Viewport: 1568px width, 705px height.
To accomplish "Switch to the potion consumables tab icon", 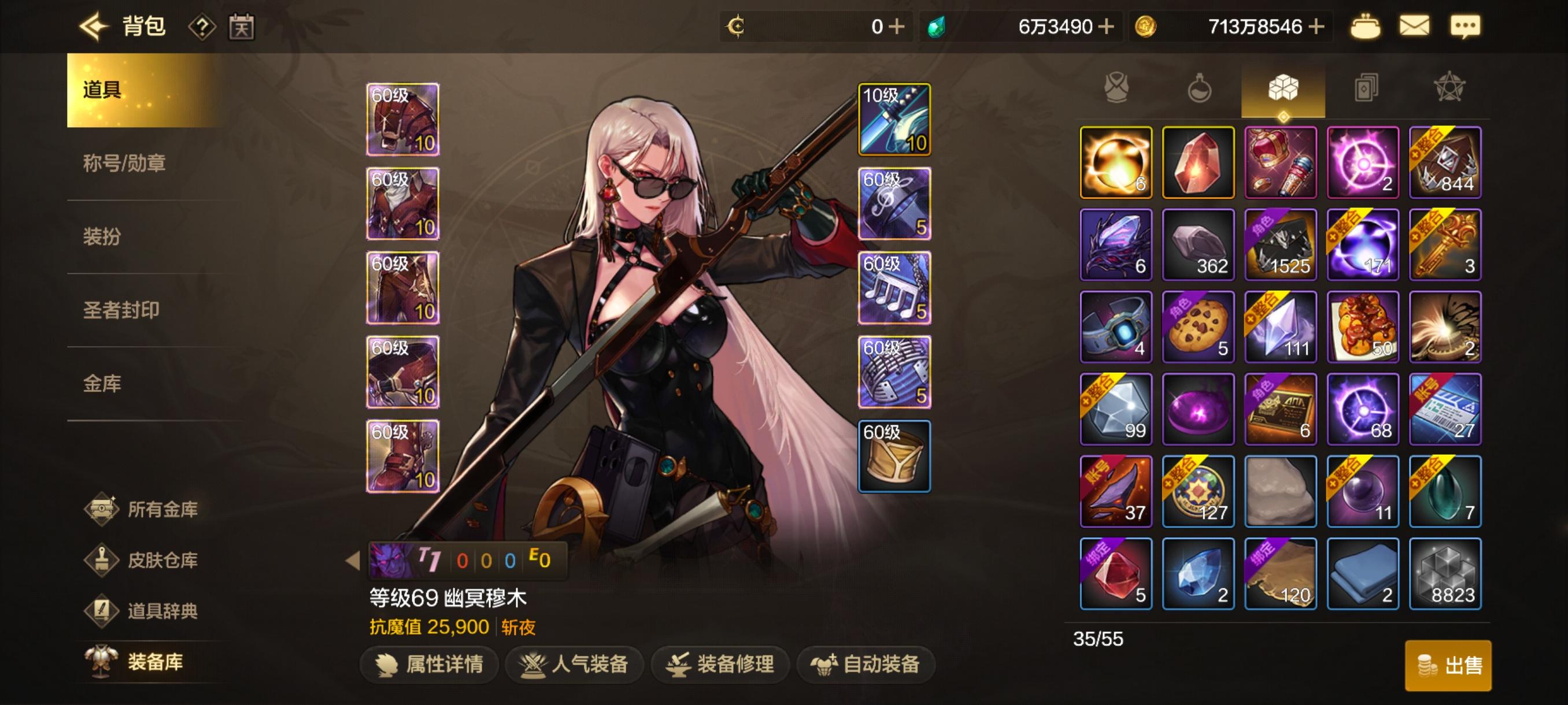I will [x=1200, y=88].
